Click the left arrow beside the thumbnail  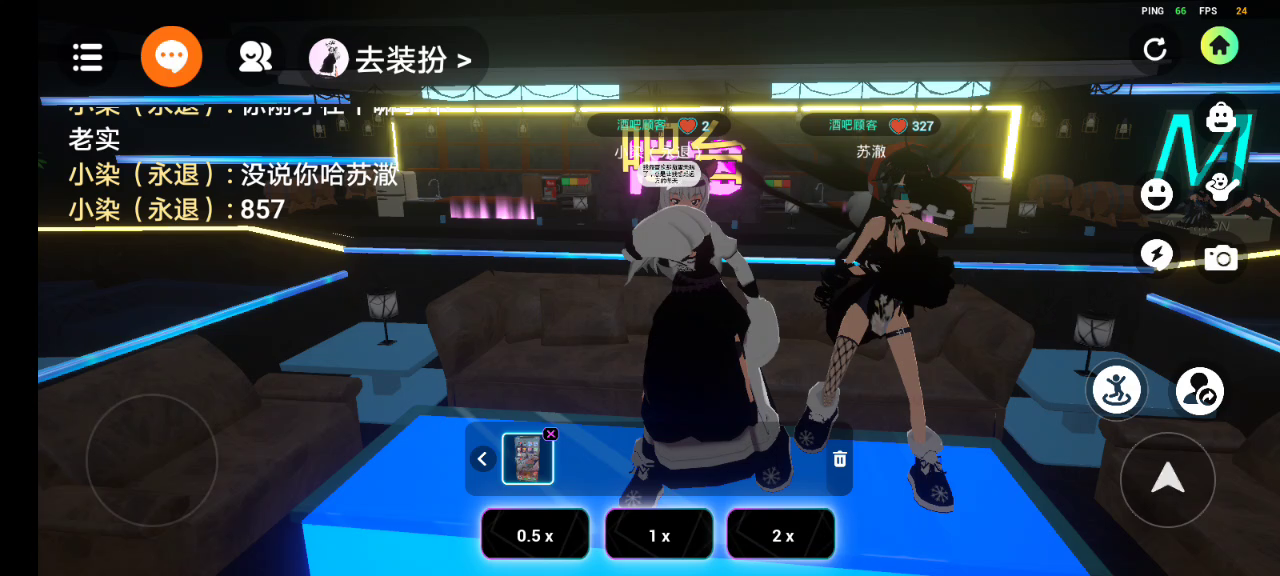pos(483,459)
